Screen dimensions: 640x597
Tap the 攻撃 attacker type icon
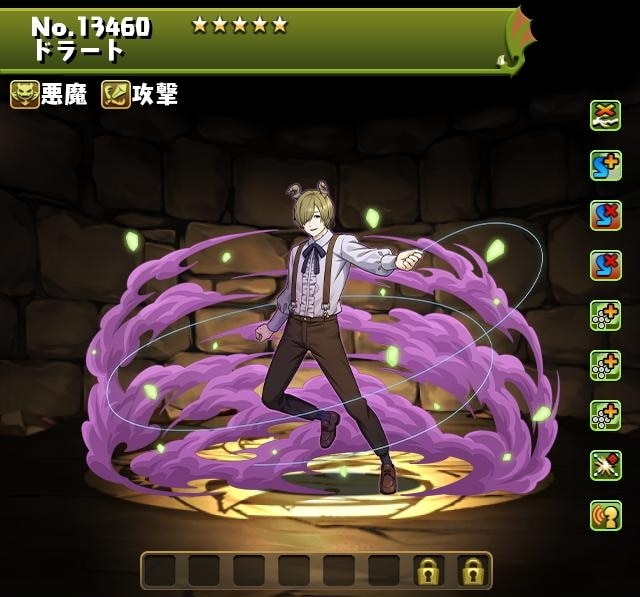[x=116, y=95]
